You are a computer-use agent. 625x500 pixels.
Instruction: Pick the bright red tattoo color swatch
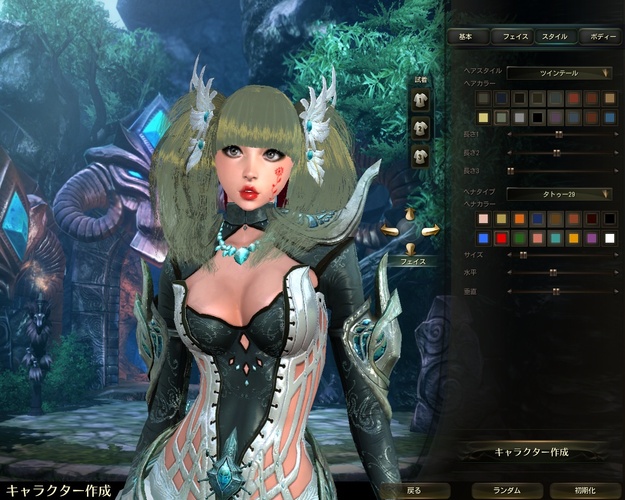click(501, 238)
